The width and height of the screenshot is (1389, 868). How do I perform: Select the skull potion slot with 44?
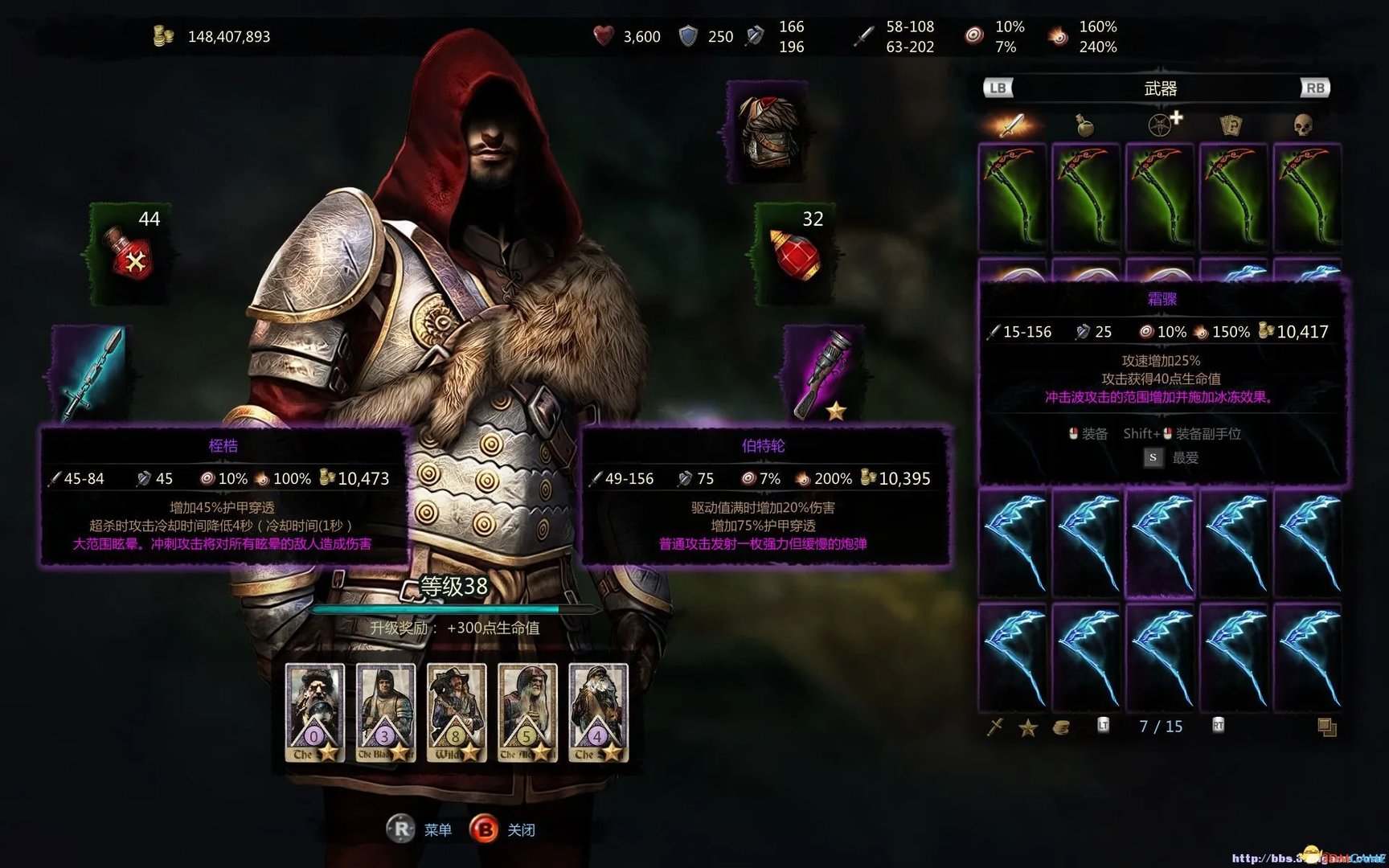[x=132, y=253]
